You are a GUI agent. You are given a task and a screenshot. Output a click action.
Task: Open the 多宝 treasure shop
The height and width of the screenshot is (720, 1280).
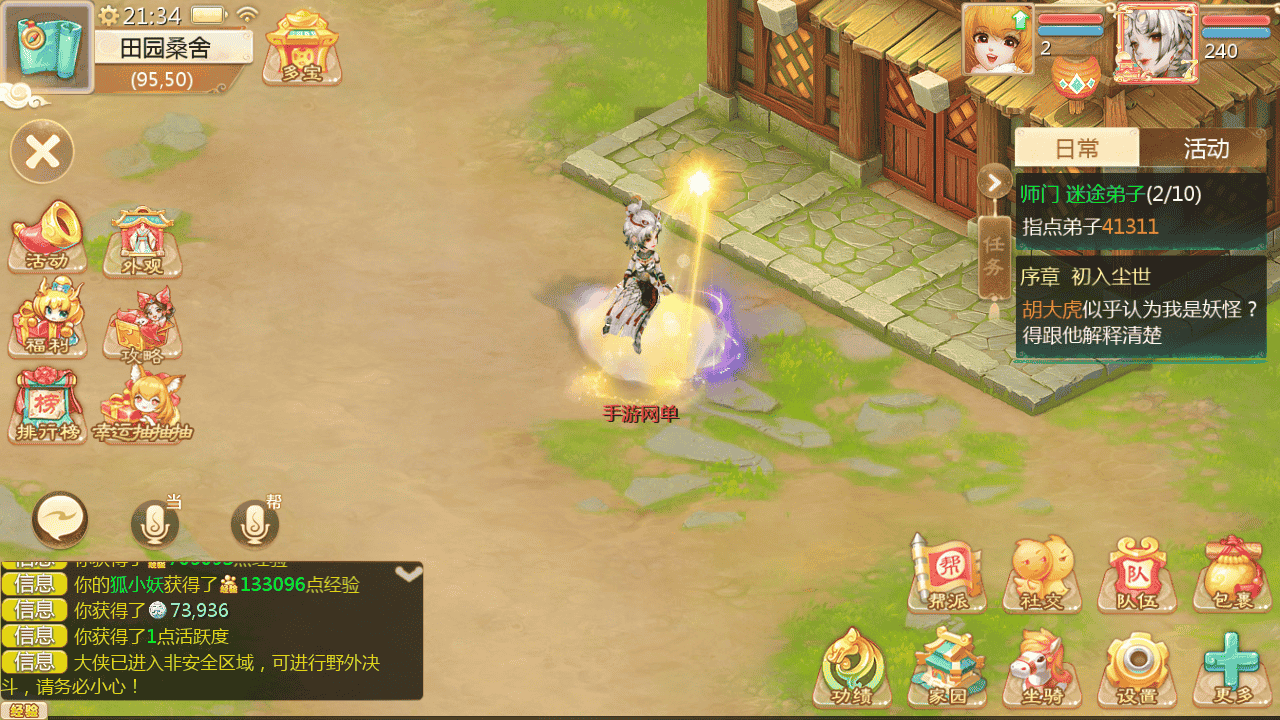pos(301,48)
